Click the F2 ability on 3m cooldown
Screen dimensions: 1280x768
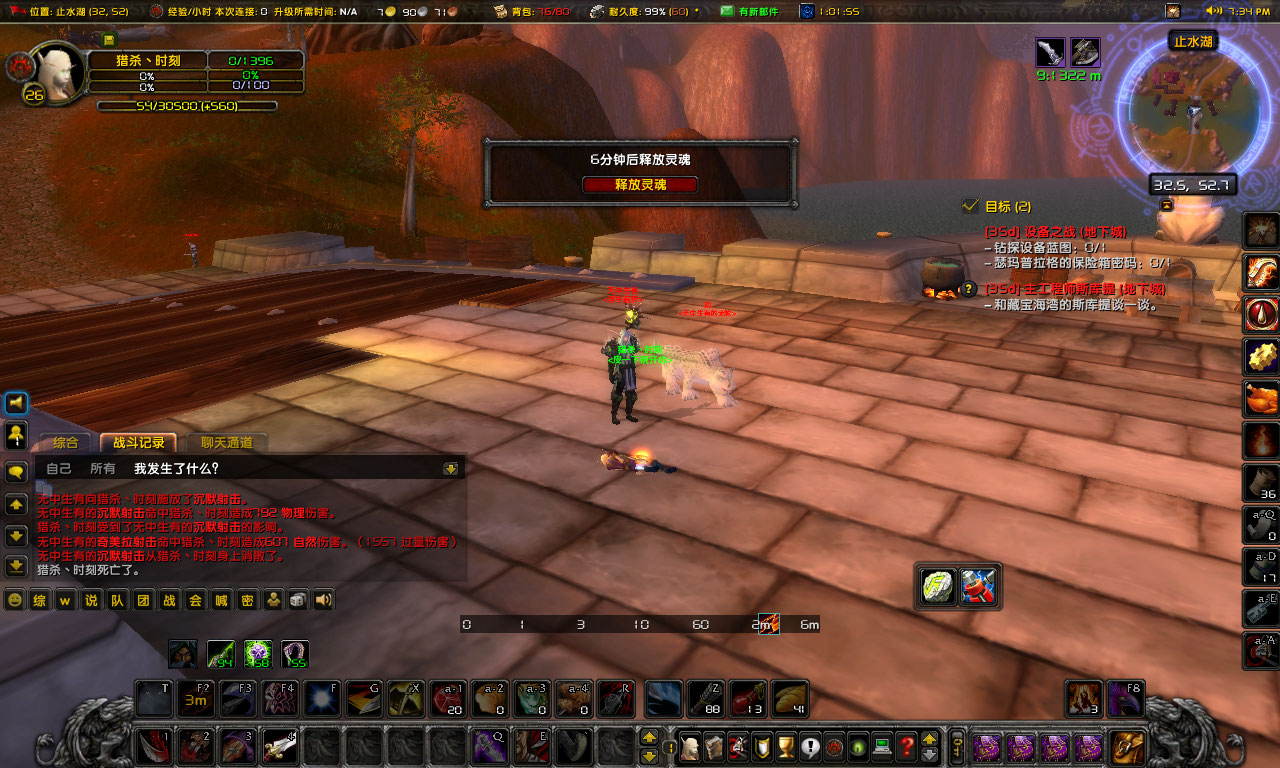click(x=196, y=699)
